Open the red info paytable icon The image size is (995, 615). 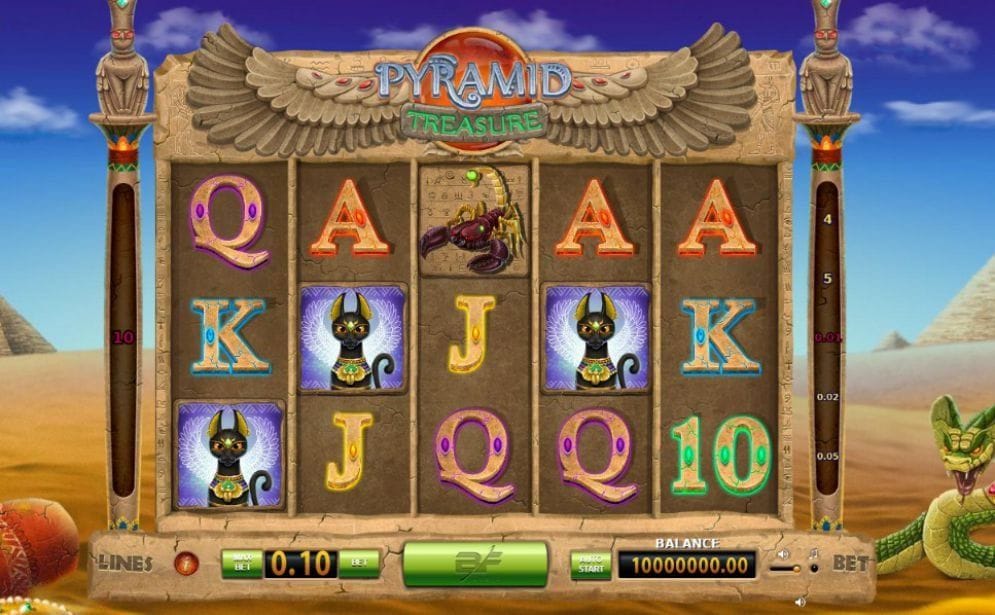click(x=186, y=563)
